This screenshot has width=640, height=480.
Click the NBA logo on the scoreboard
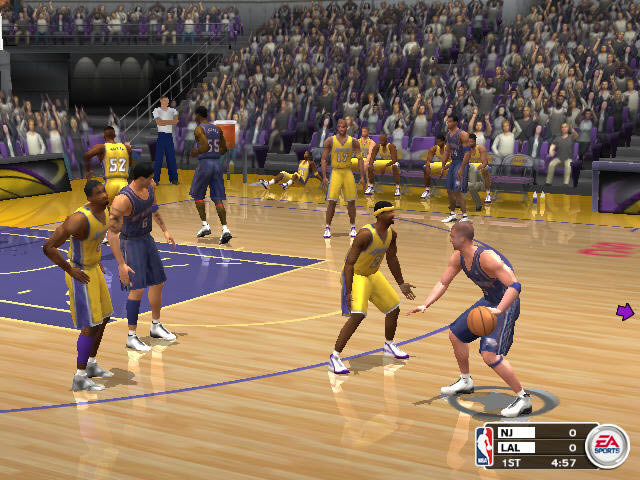point(485,446)
